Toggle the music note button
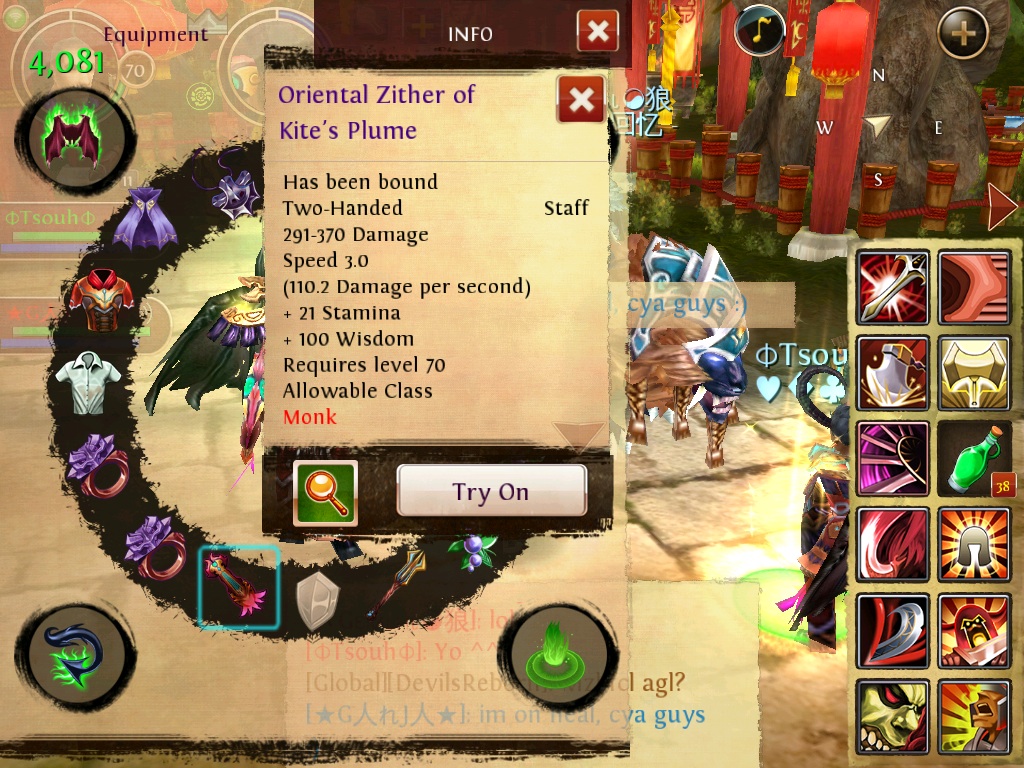1024x768 pixels. point(759,31)
